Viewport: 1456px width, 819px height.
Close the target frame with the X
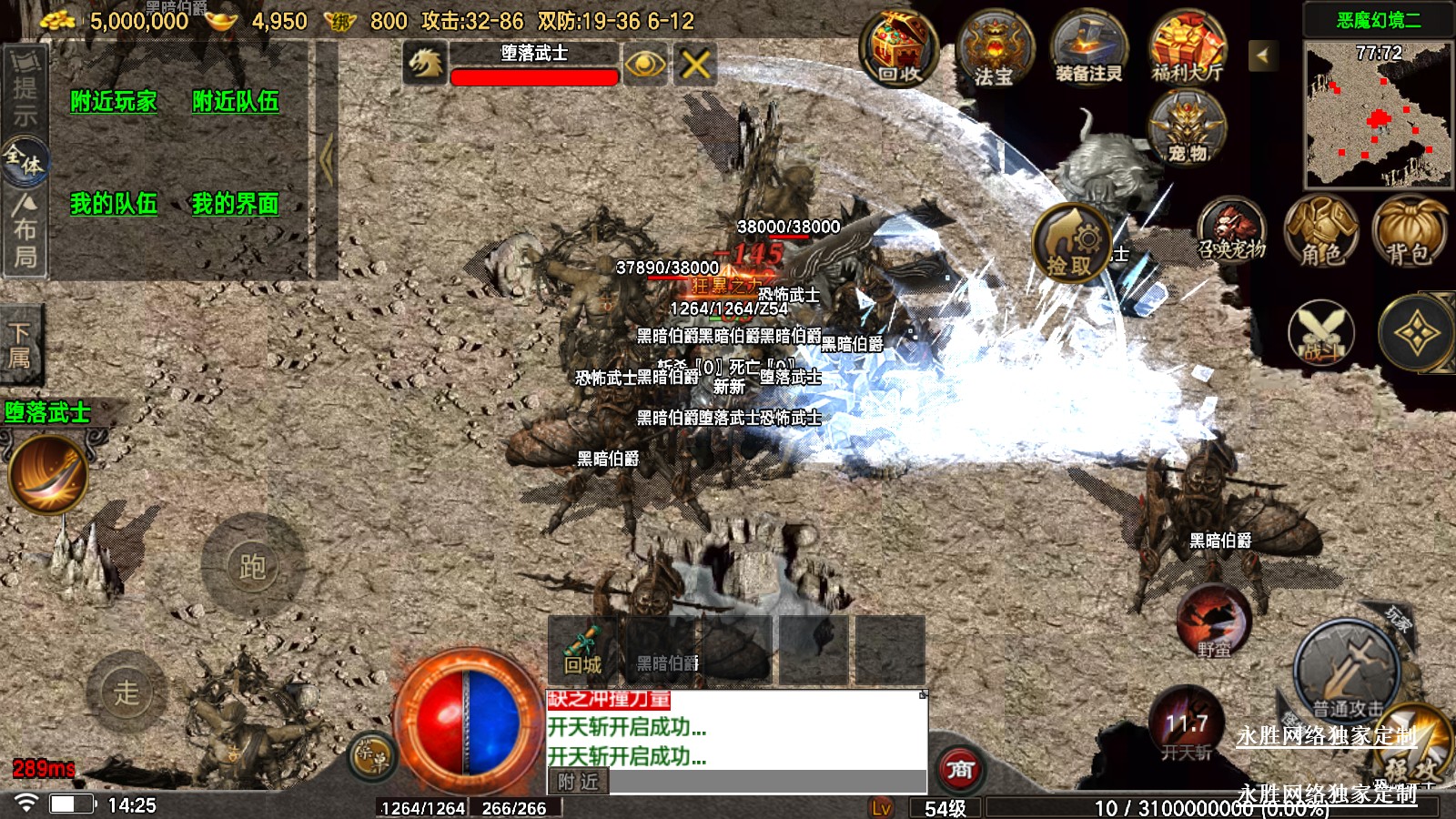coord(695,65)
